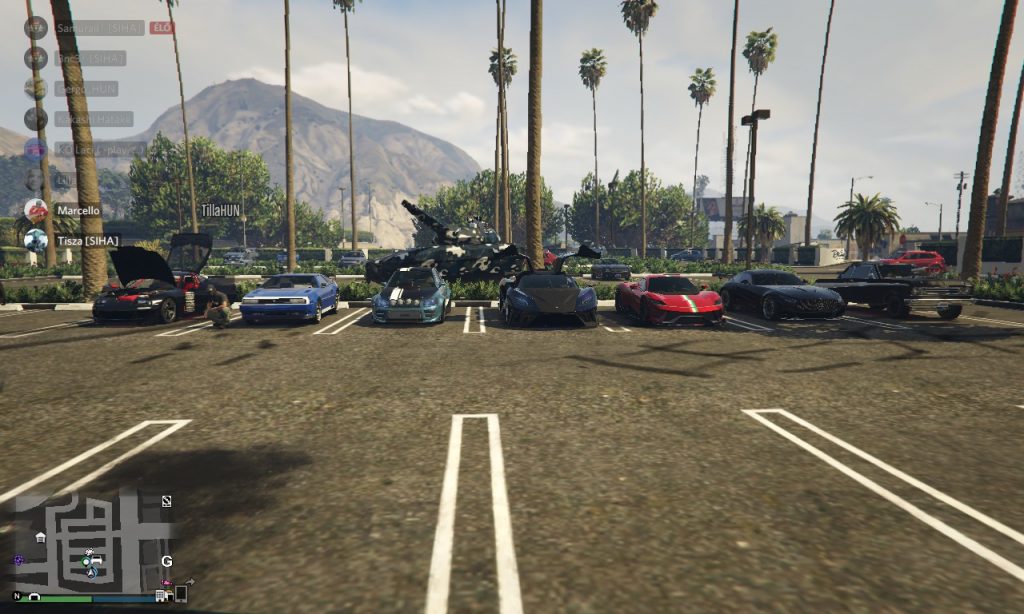Screen dimensions: 1024x614
Task: Click the phone icon beside the minimap
Action: tap(181, 594)
